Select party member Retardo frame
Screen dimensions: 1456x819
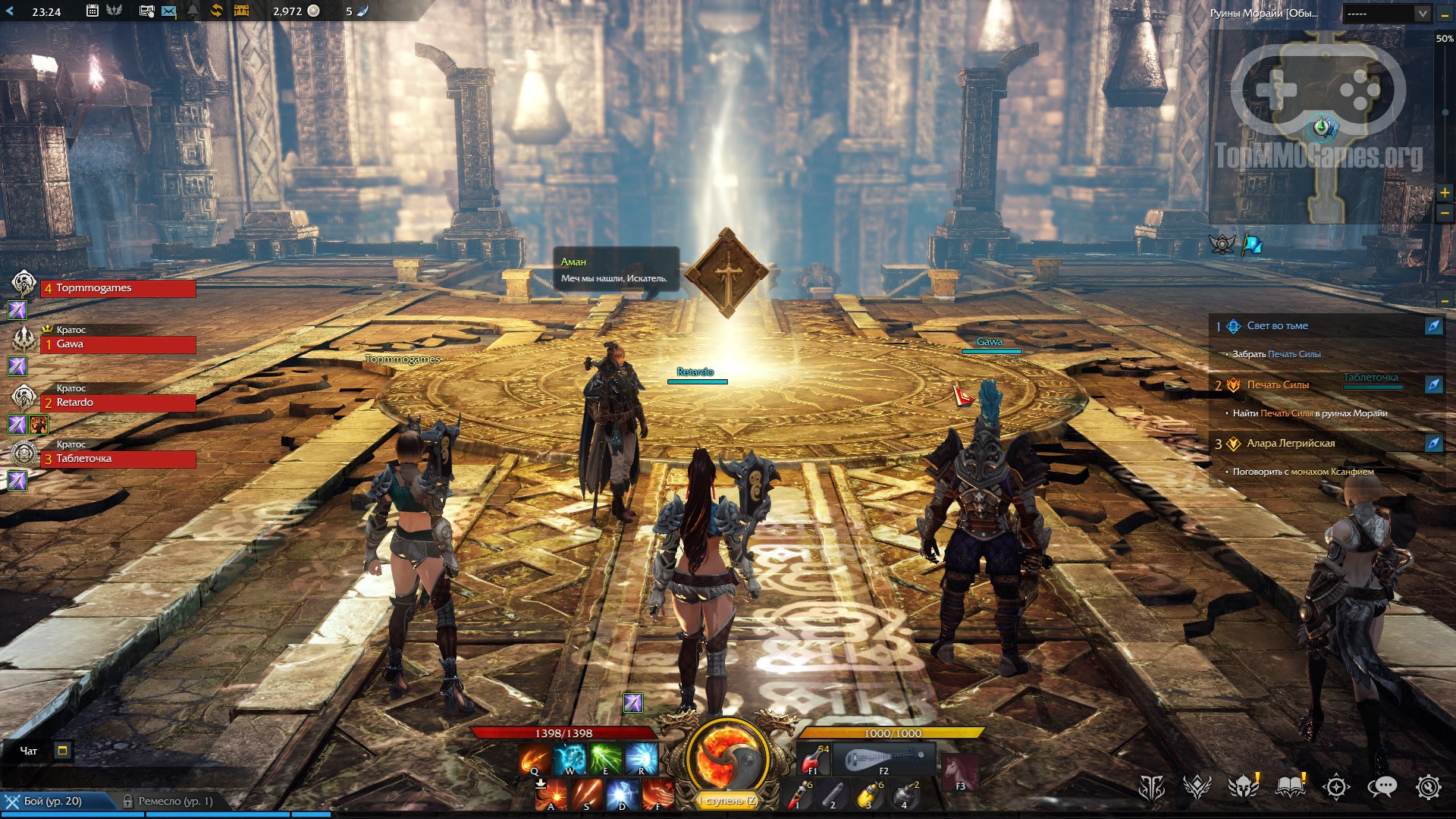[x=118, y=403]
